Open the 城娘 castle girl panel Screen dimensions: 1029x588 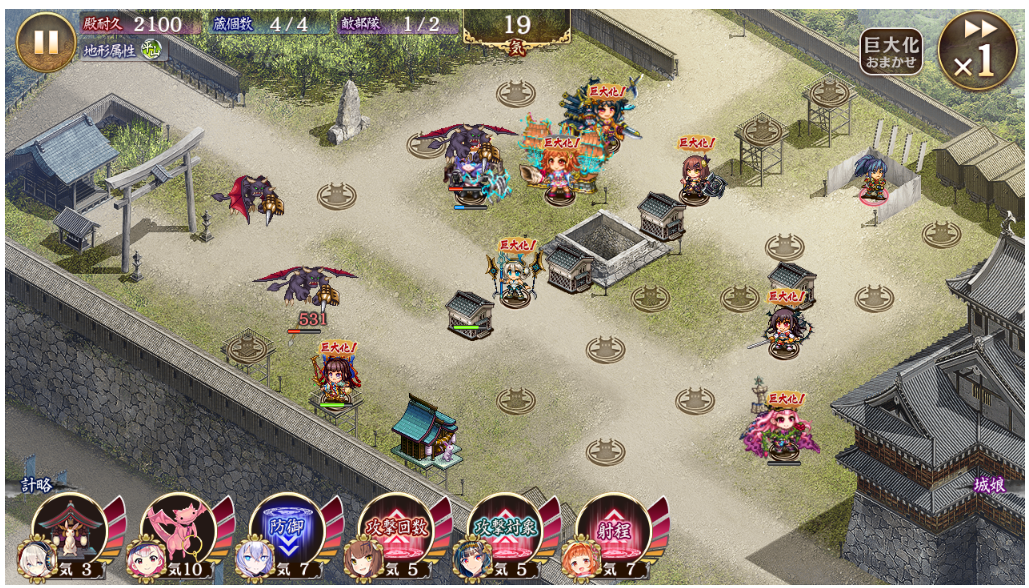click(988, 487)
